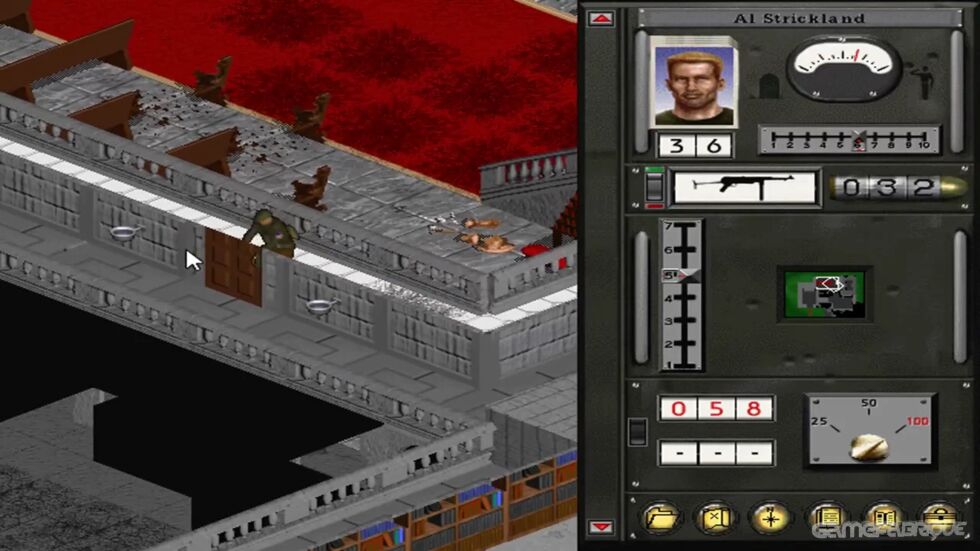Select Al Strickland's portrait
This screenshot has width=980, height=551.
(x=693, y=84)
